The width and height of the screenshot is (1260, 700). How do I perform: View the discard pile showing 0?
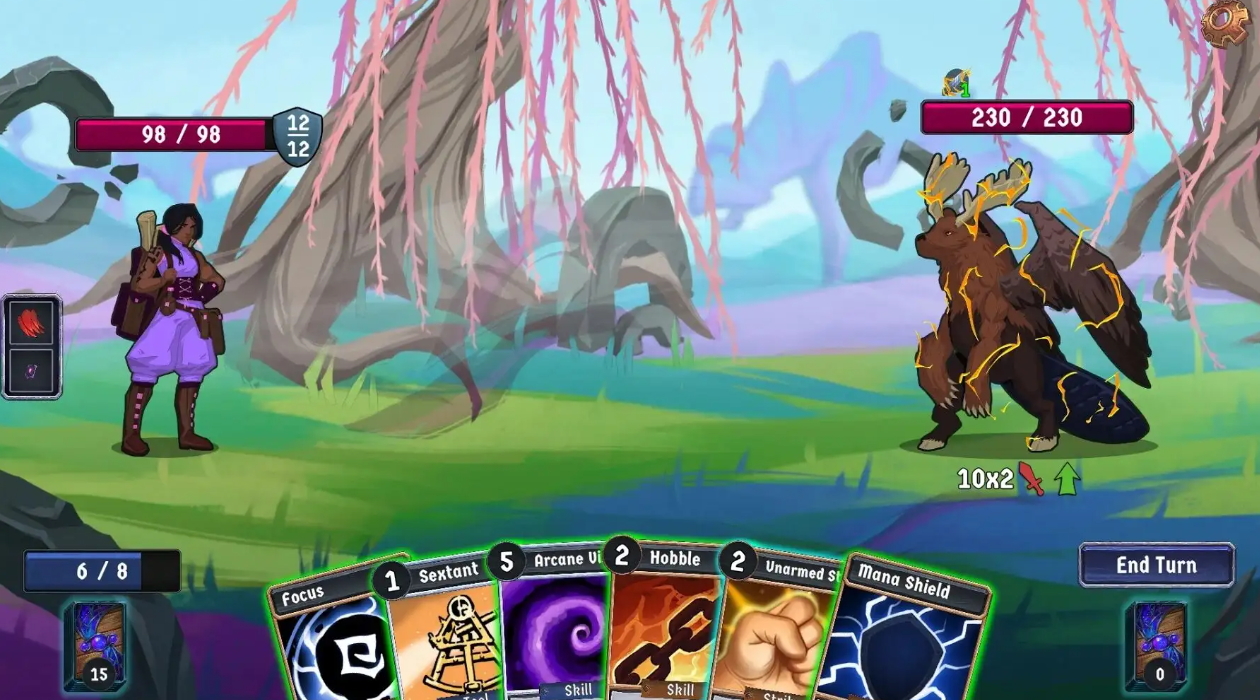(1159, 646)
